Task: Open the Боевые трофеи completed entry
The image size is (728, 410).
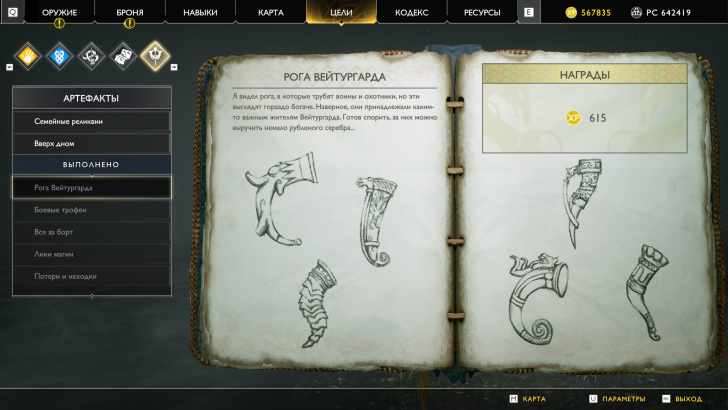Action: [x=91, y=210]
